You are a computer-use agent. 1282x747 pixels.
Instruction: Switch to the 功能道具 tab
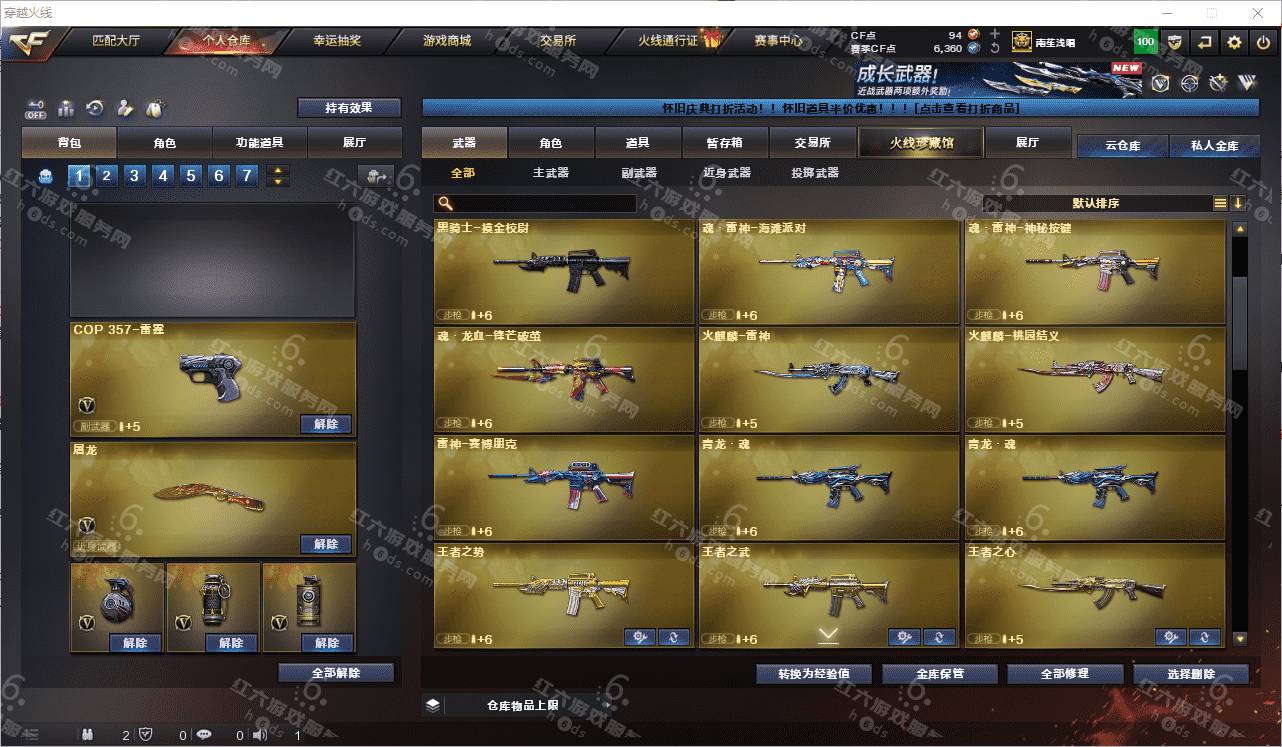coord(259,143)
